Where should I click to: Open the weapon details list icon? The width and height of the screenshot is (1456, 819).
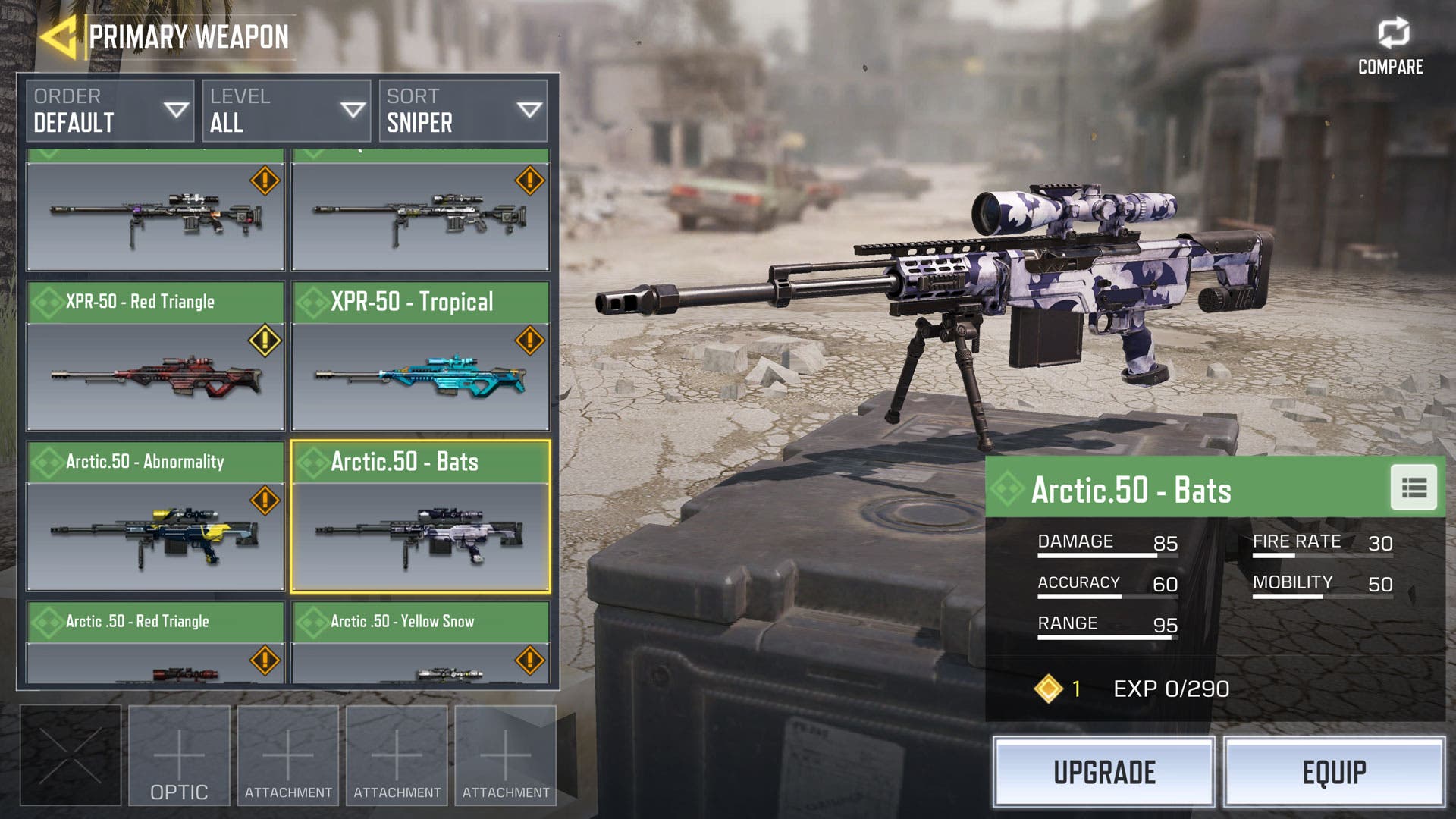(1414, 488)
